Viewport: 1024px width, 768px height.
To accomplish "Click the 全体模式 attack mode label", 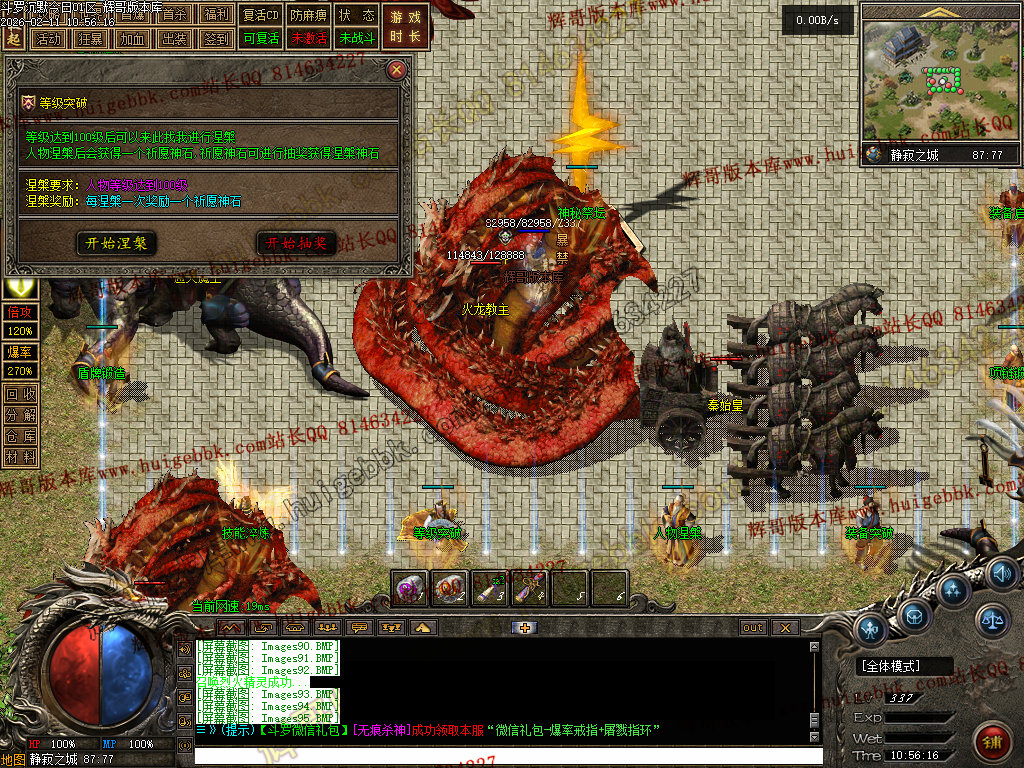I will (892, 666).
